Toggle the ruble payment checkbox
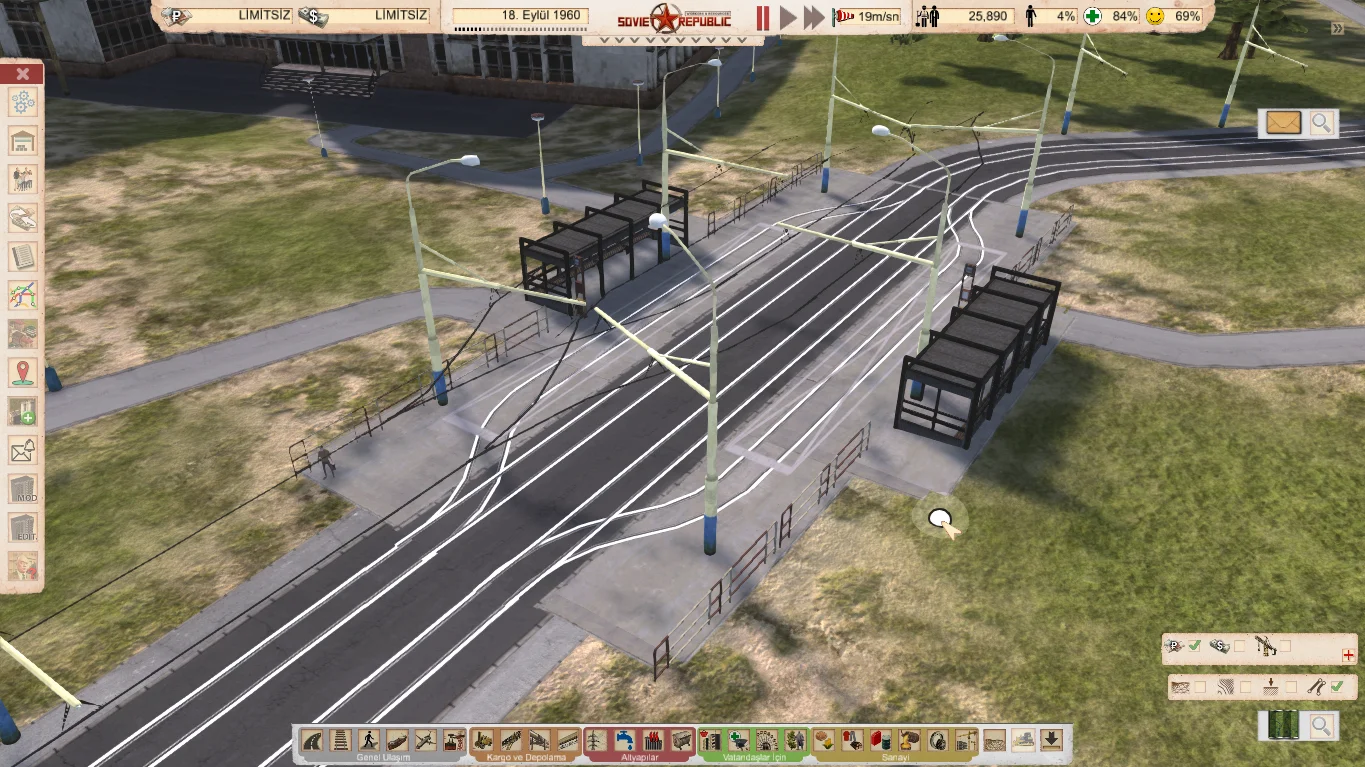 [x=1194, y=647]
